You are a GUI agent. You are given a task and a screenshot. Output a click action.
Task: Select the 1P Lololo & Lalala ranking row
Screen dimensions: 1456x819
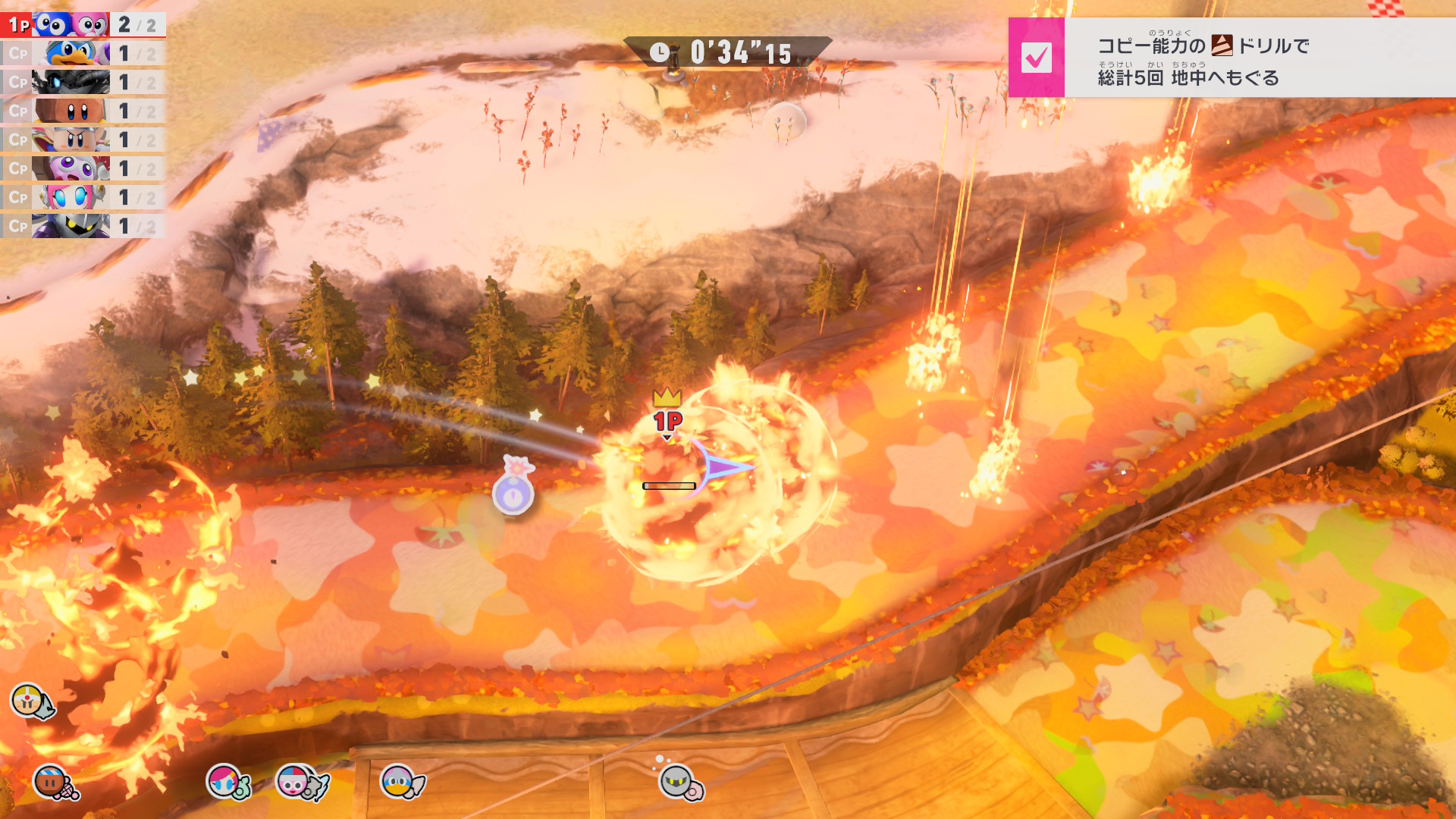[82, 25]
